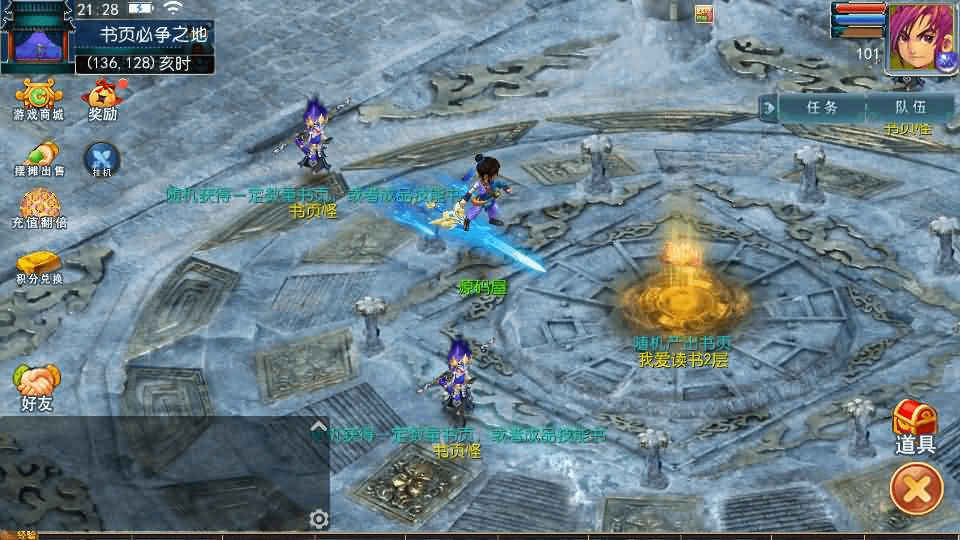Click the orange X close button

tap(916, 491)
